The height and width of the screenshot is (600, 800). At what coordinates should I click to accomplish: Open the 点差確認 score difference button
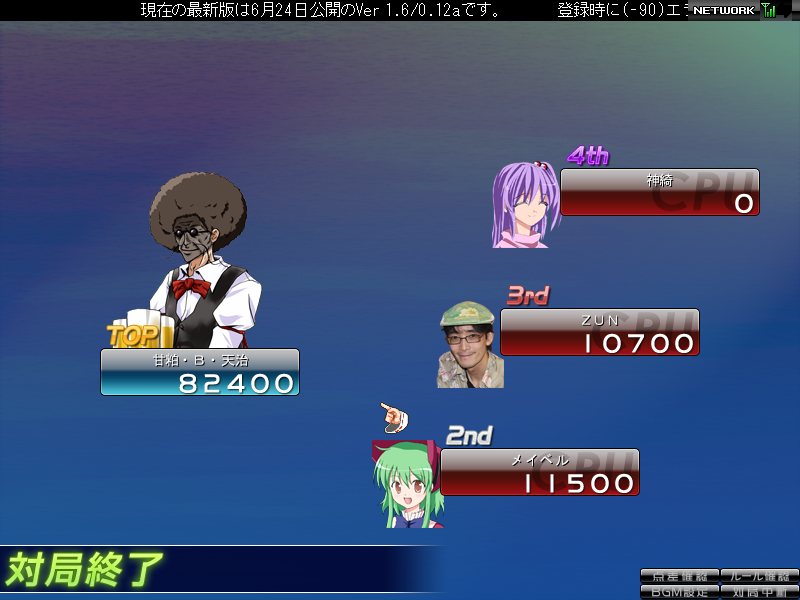pyautogui.click(x=680, y=576)
